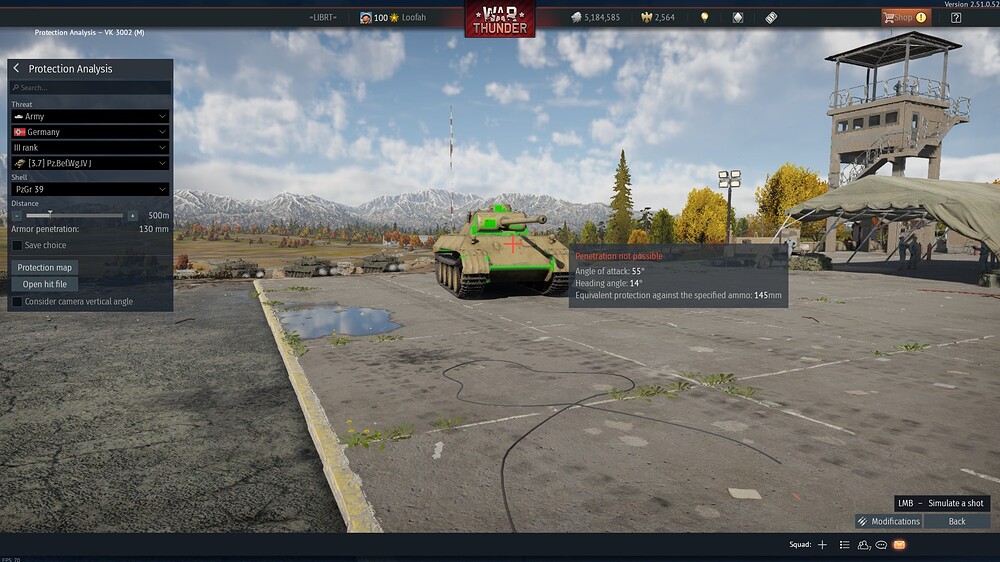The height and width of the screenshot is (562, 1000).
Task: Open the help question mark icon
Action: (956, 17)
